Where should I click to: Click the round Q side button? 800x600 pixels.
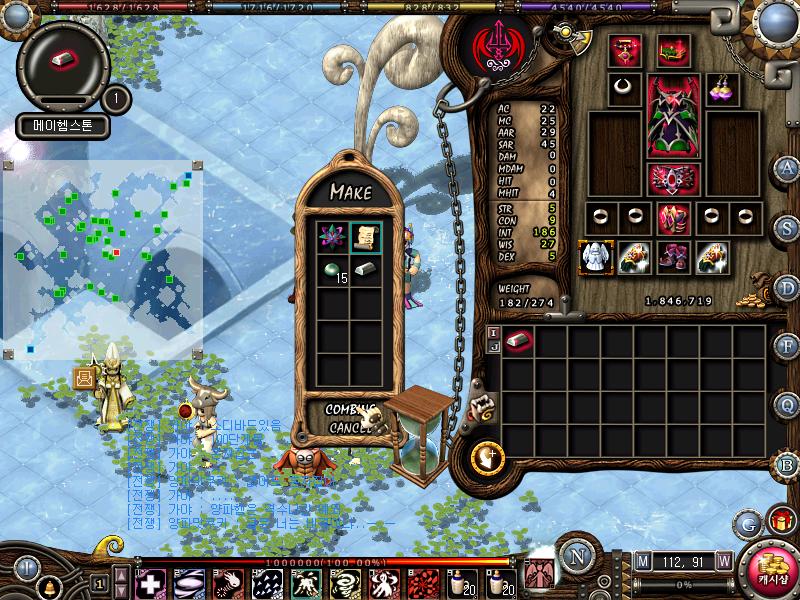787,404
